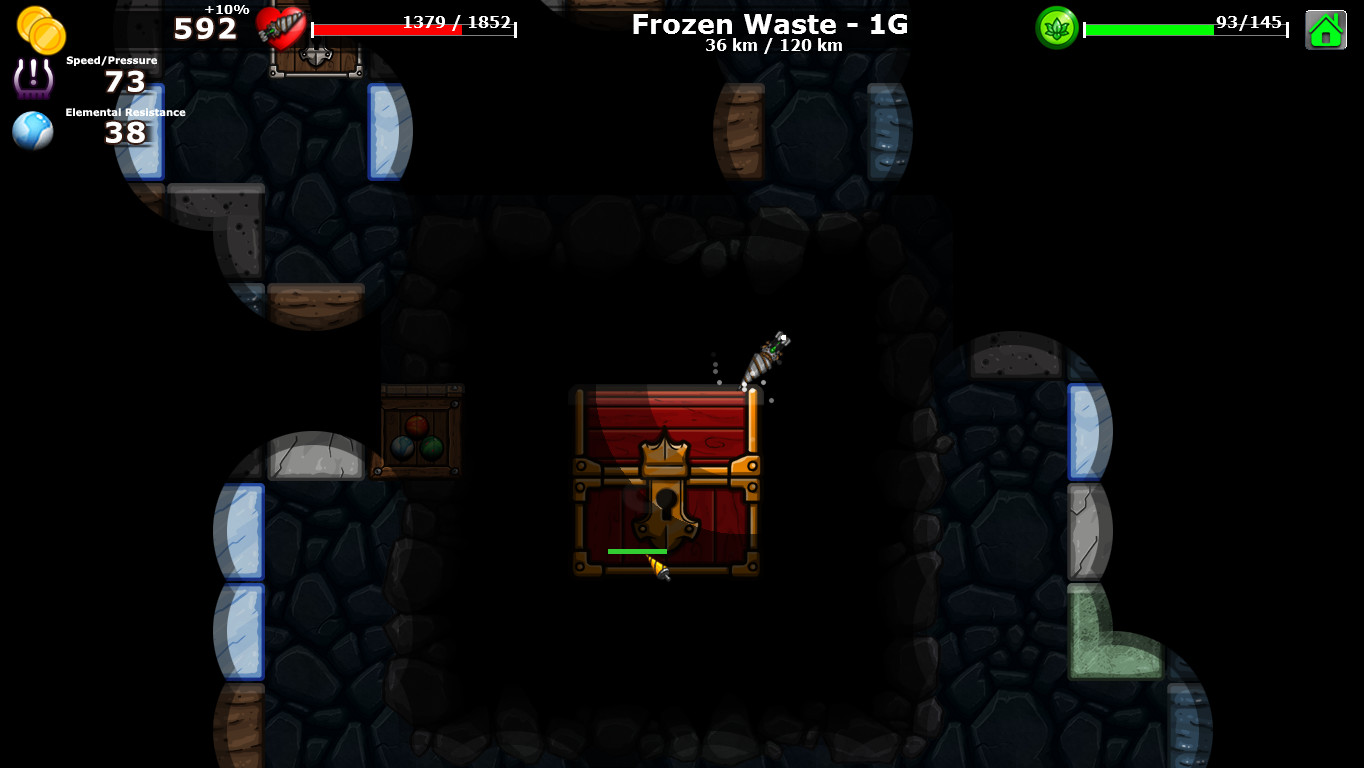1364x768 pixels.
Task: Open the home menu
Action: [x=1327, y=29]
